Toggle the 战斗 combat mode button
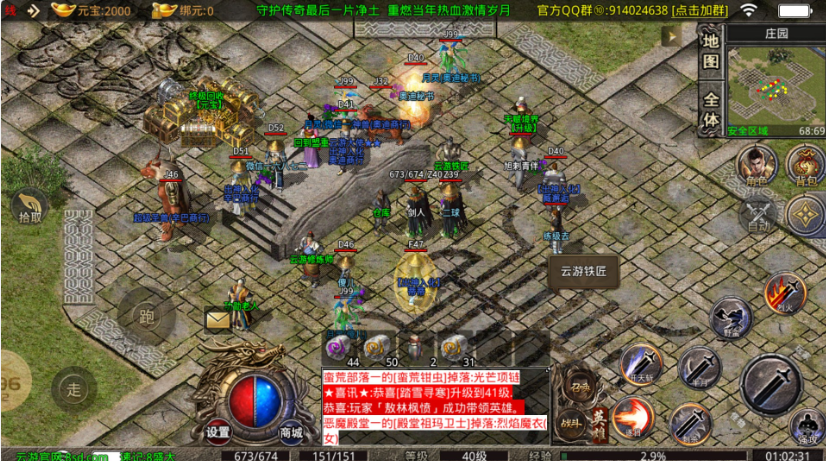The image size is (826, 461). point(571,423)
